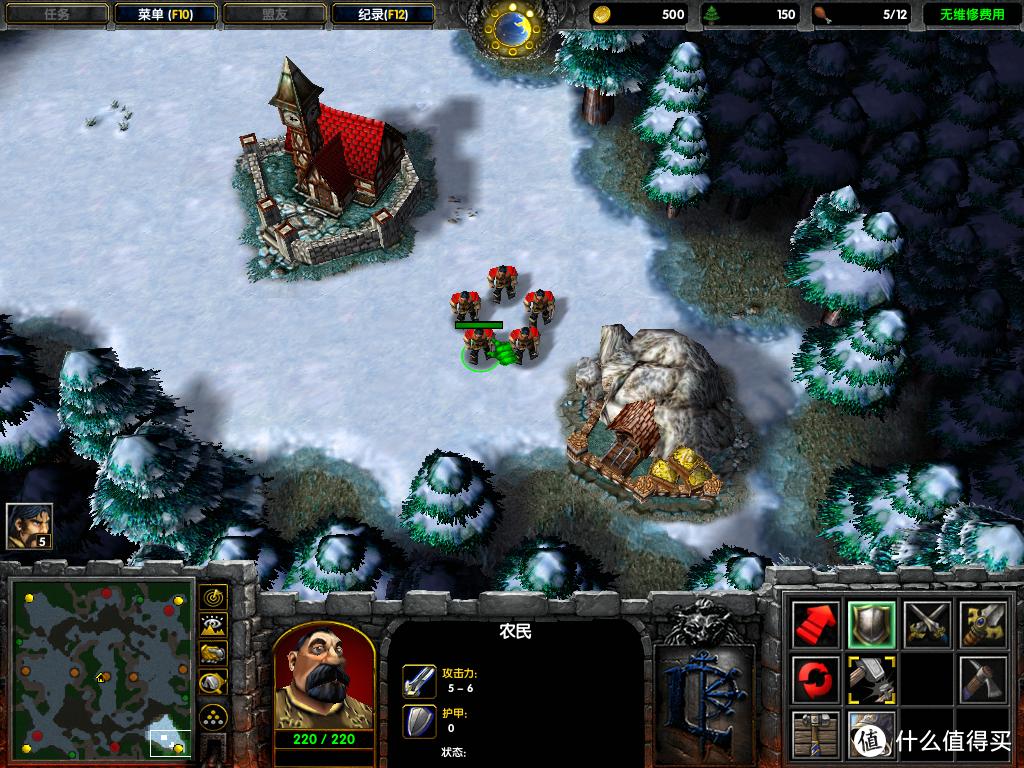1024x768 pixels.
Task: Click the peasant's 3D portrait
Action: click(323, 678)
